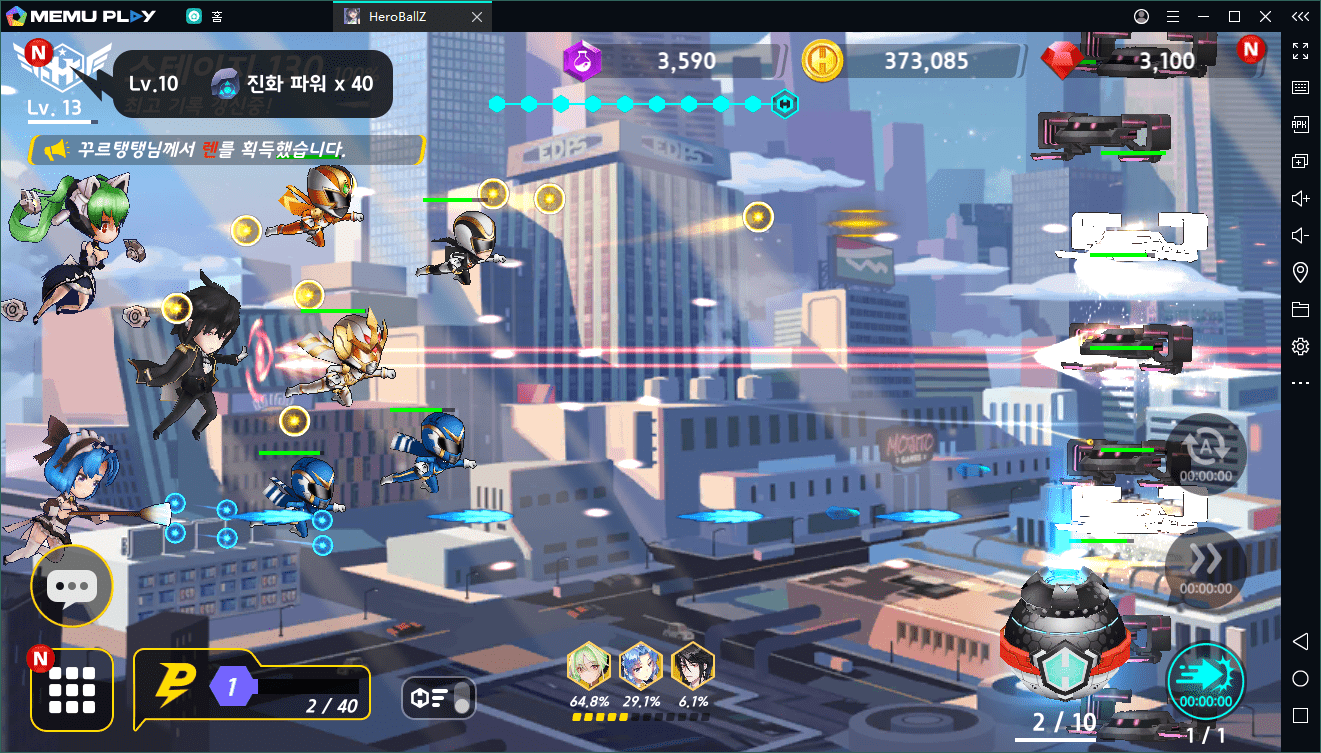Open the red gem shop counter

coord(1130,61)
